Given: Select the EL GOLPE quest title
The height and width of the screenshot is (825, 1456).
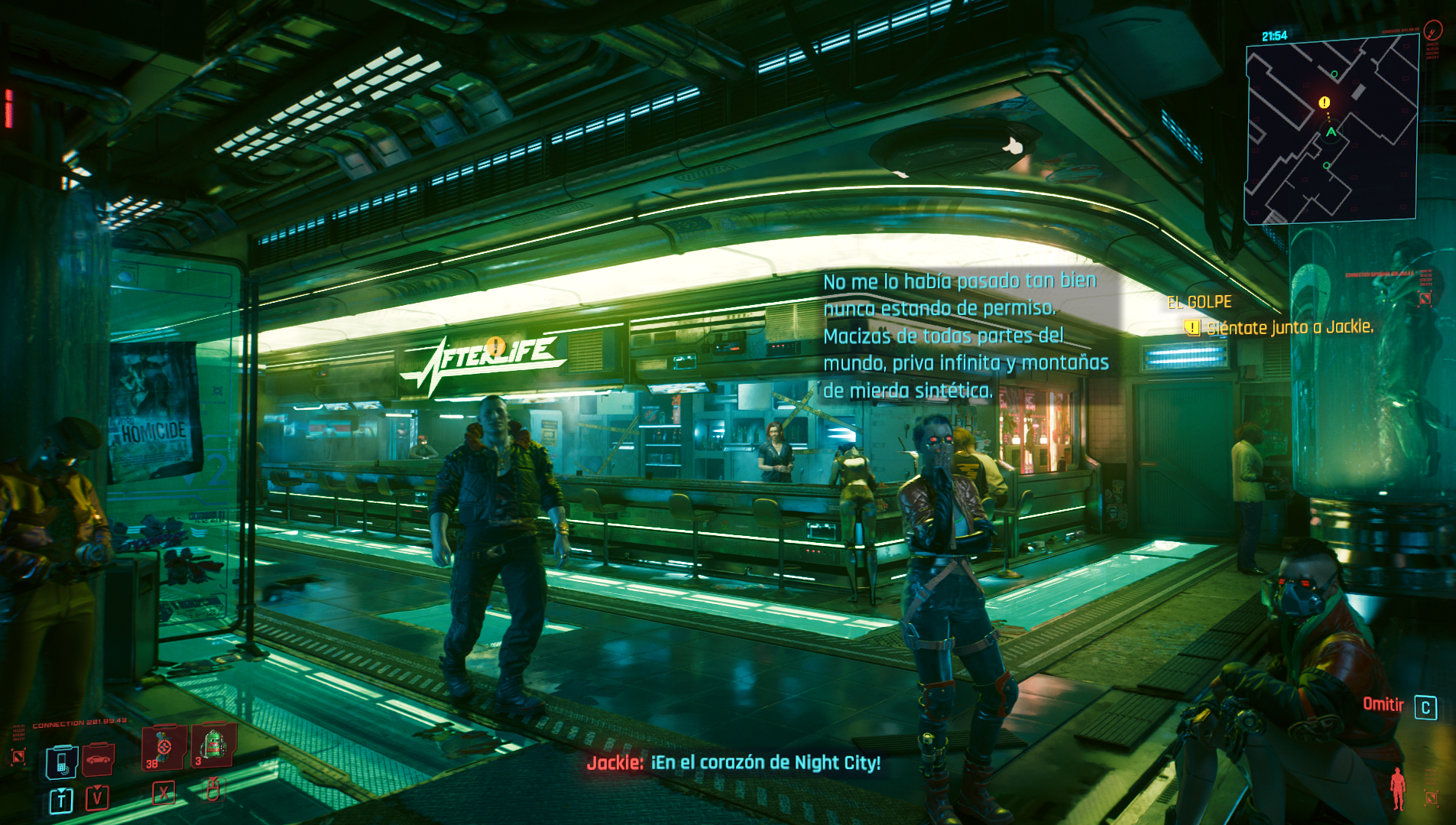Looking at the screenshot, I should 1199,303.
